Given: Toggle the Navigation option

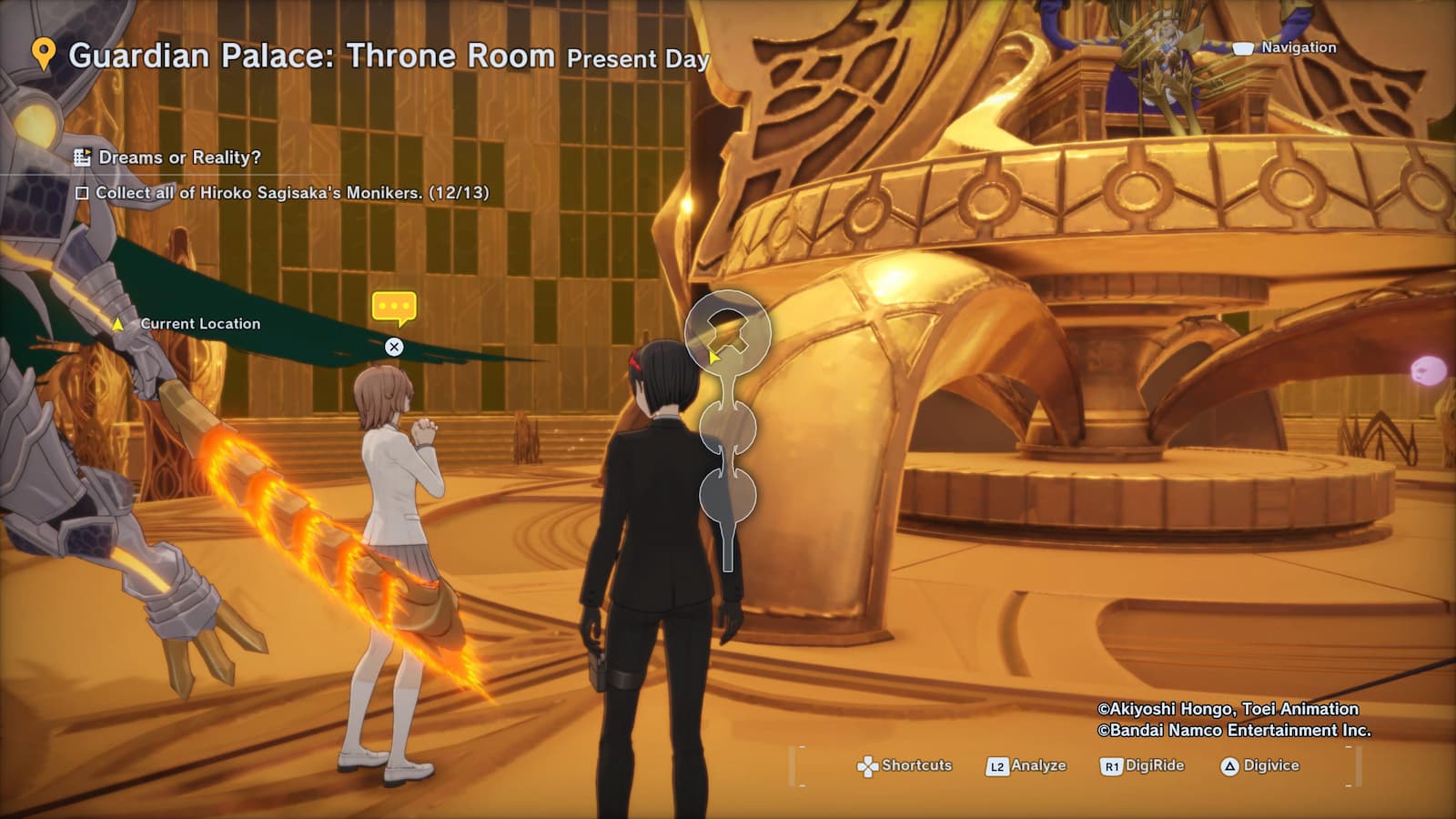Looking at the screenshot, I should tap(1285, 47).
